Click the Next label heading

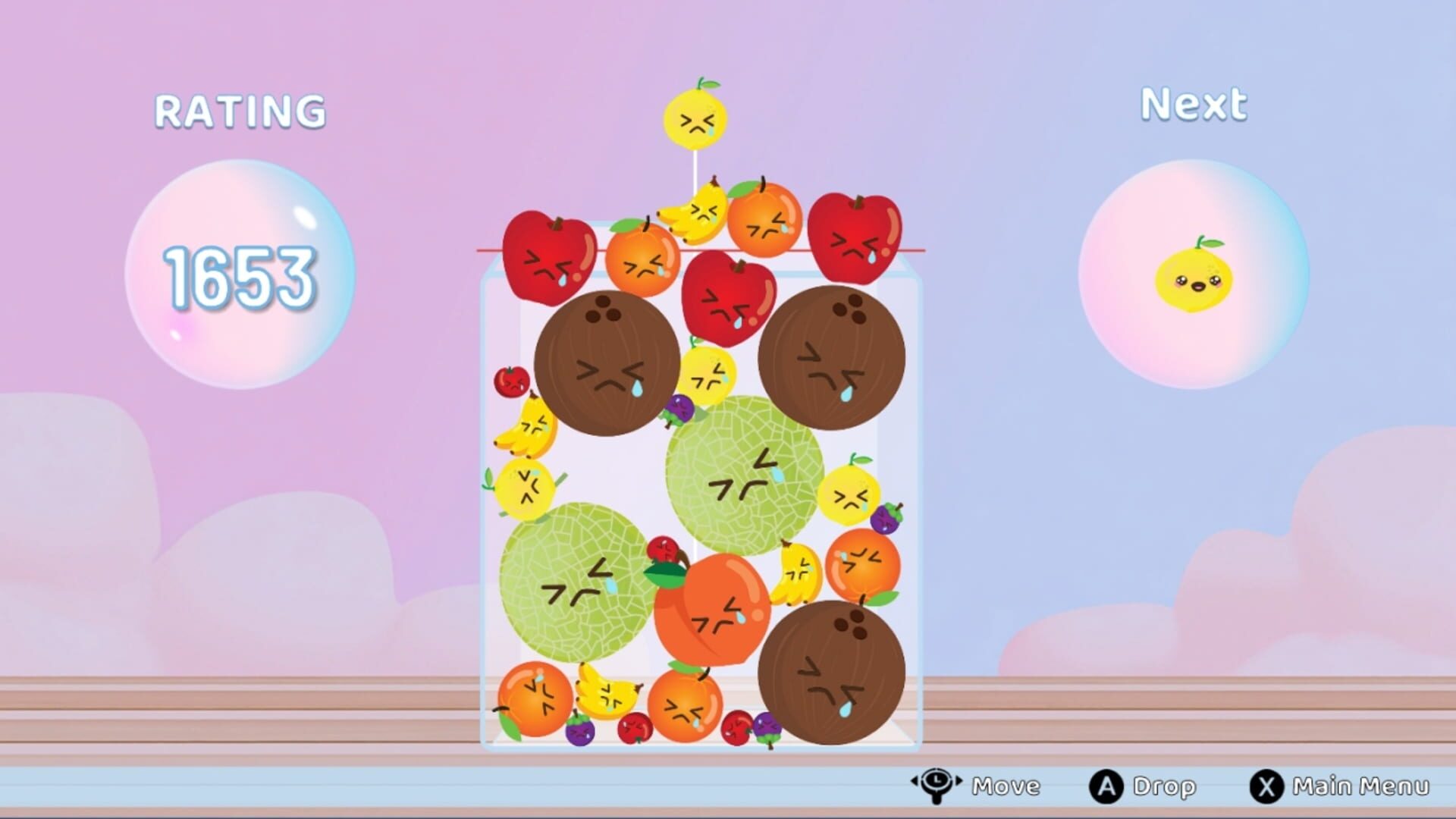tap(1194, 102)
